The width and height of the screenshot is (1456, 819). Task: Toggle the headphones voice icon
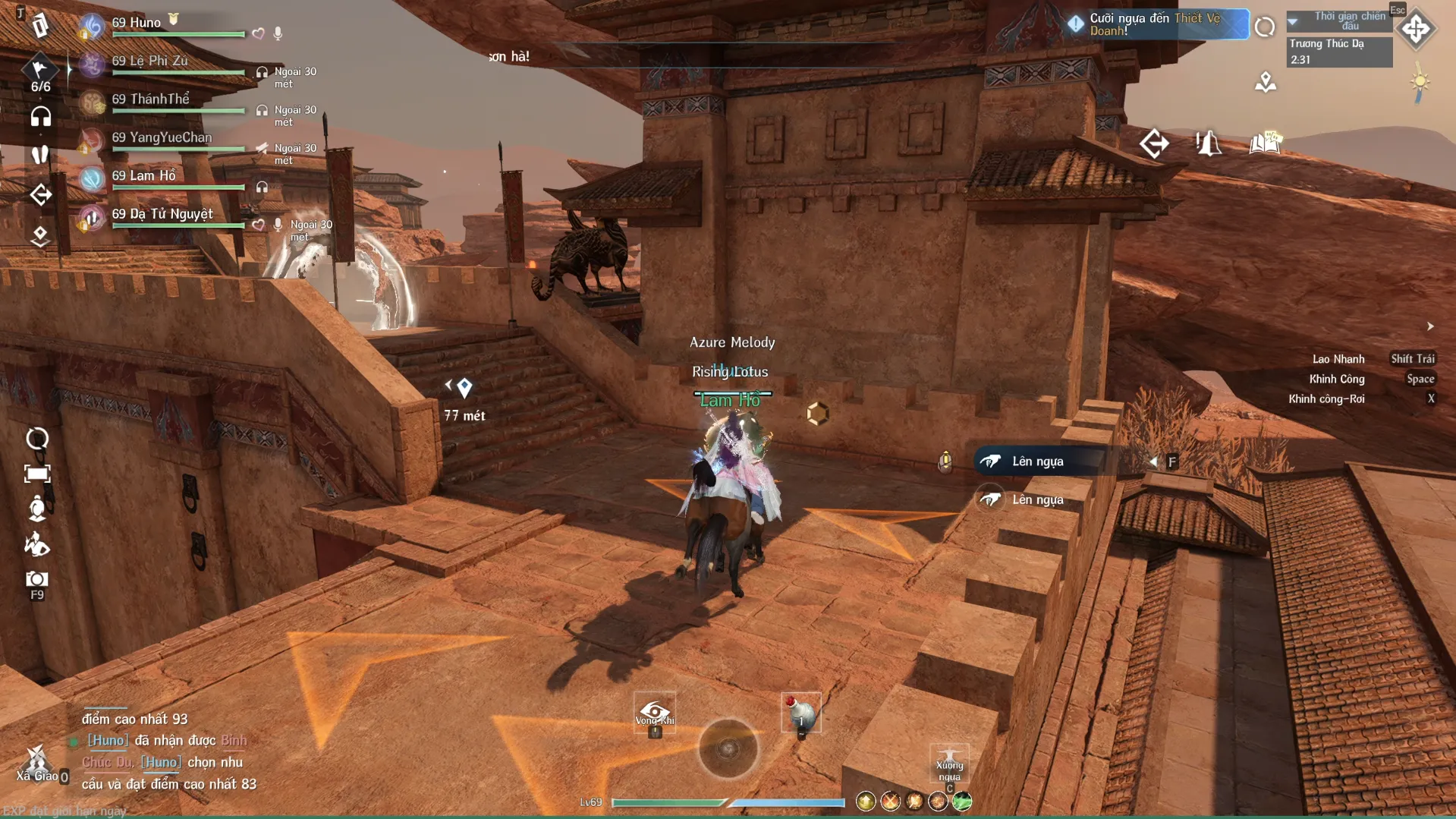pyautogui.click(x=40, y=117)
